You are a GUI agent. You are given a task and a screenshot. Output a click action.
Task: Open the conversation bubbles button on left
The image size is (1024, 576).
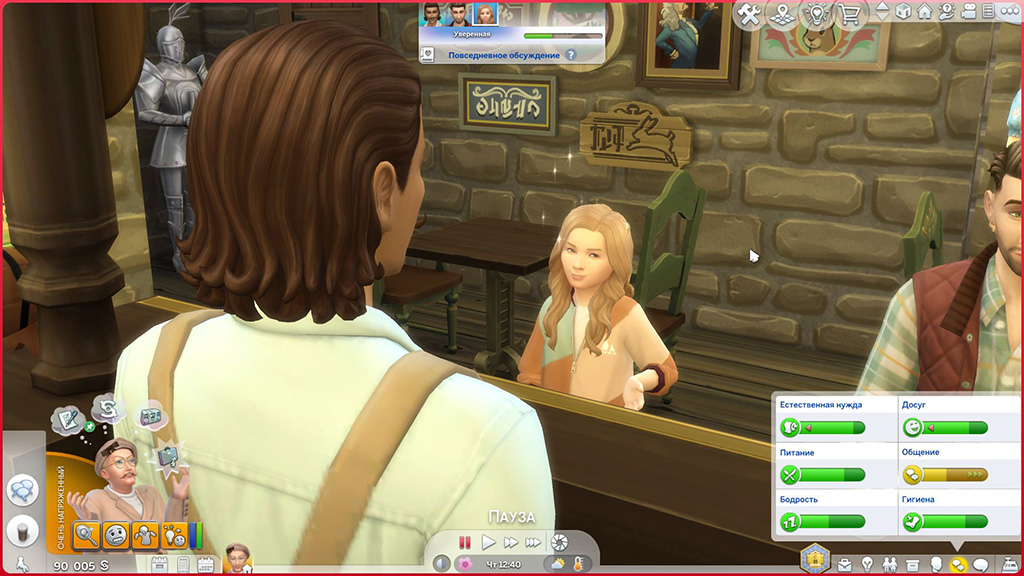pyautogui.click(x=22, y=490)
